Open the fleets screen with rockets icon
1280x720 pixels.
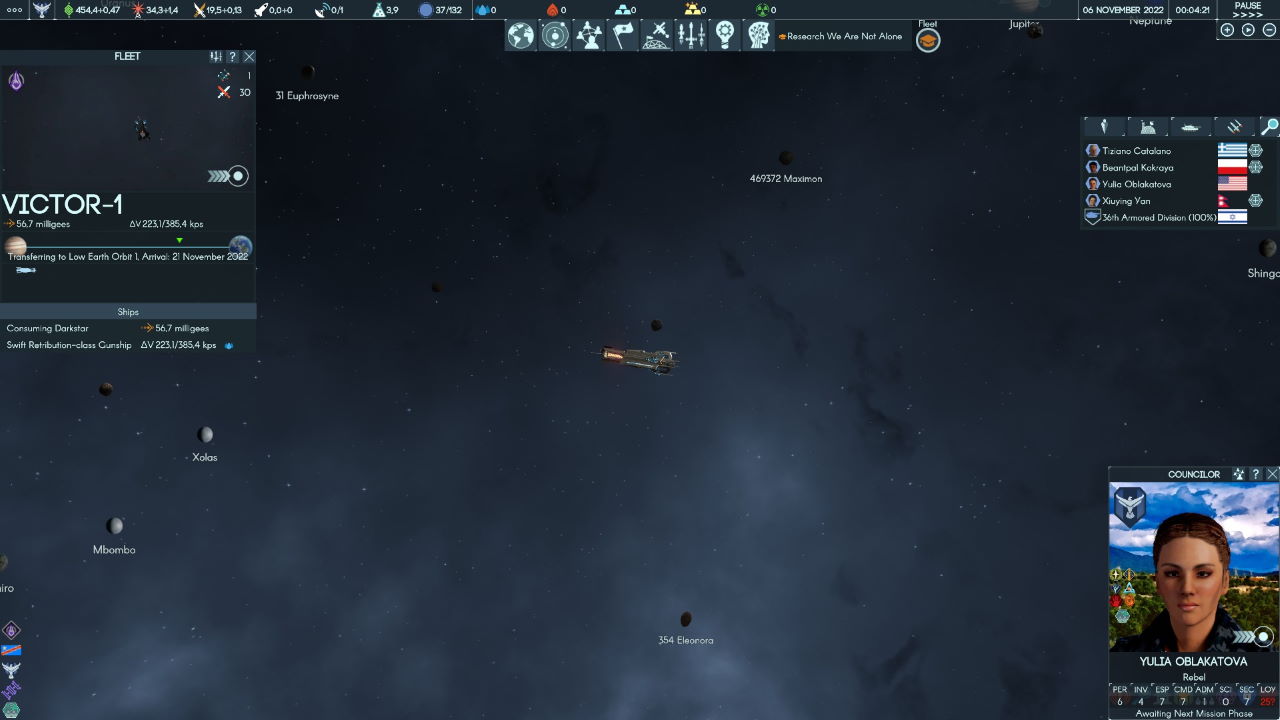[691, 36]
